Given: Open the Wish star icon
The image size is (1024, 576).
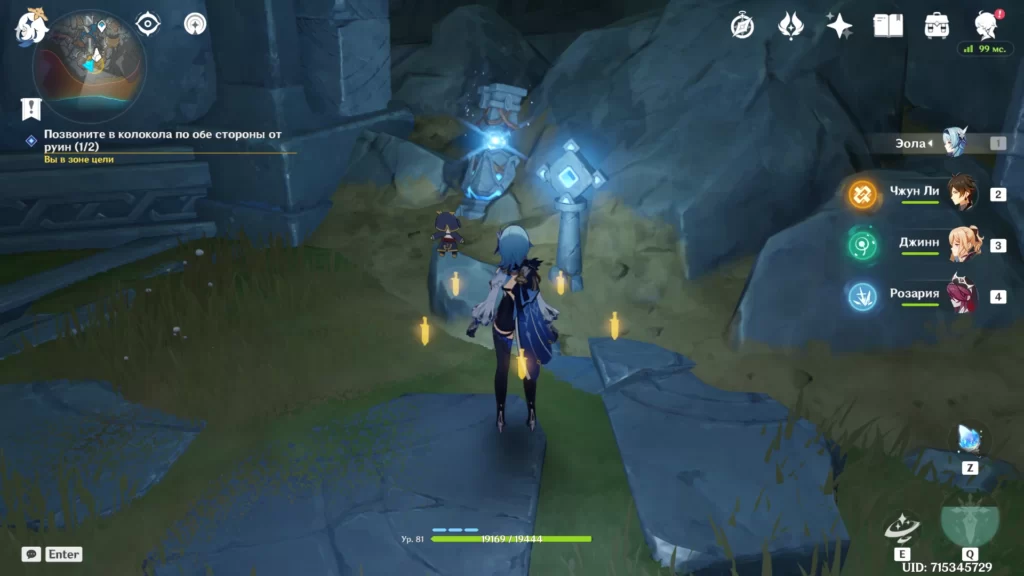Looking at the screenshot, I should [x=839, y=26].
